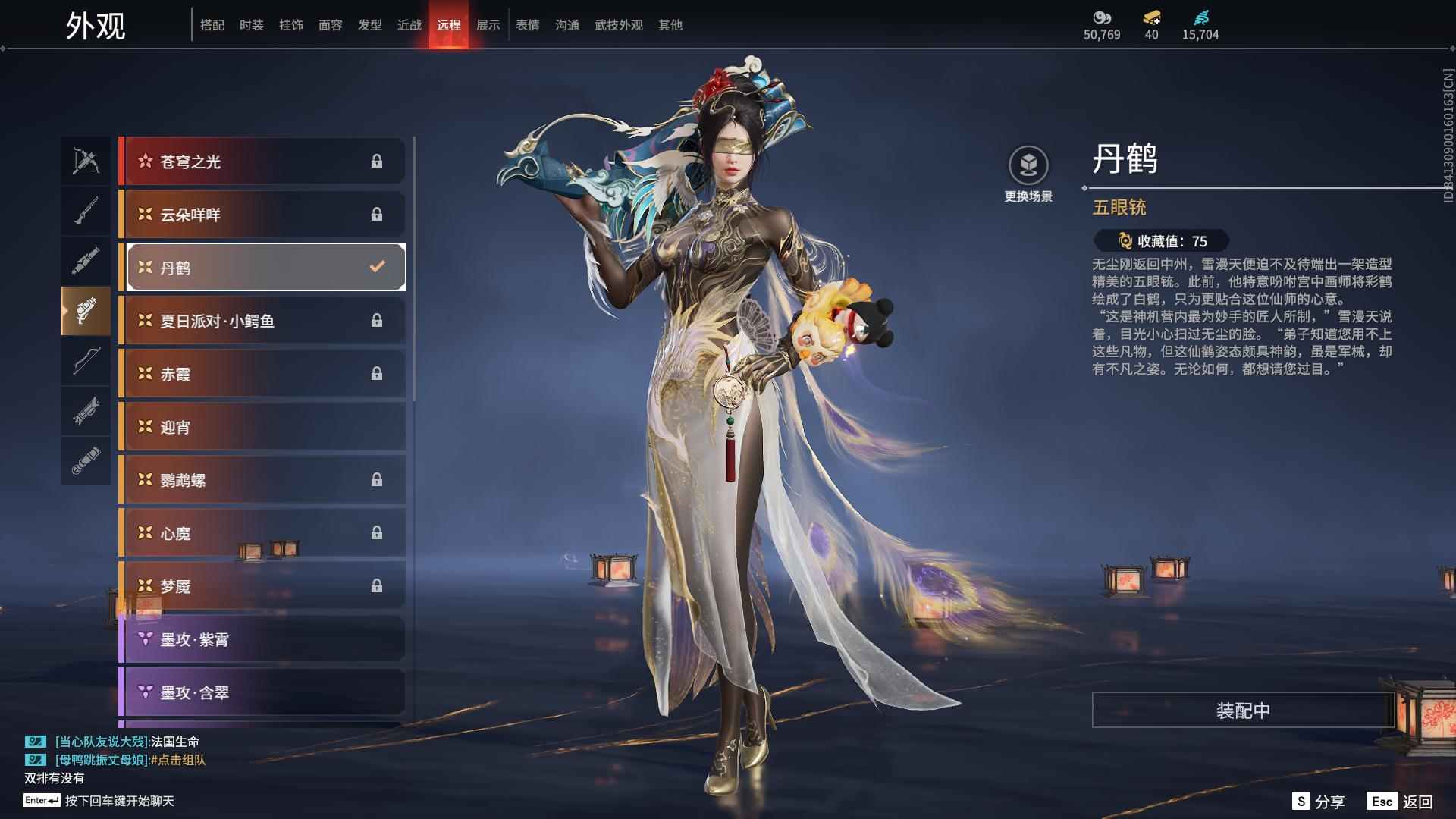Switch to the 近战 tab
The width and height of the screenshot is (1456, 819).
coord(409,24)
